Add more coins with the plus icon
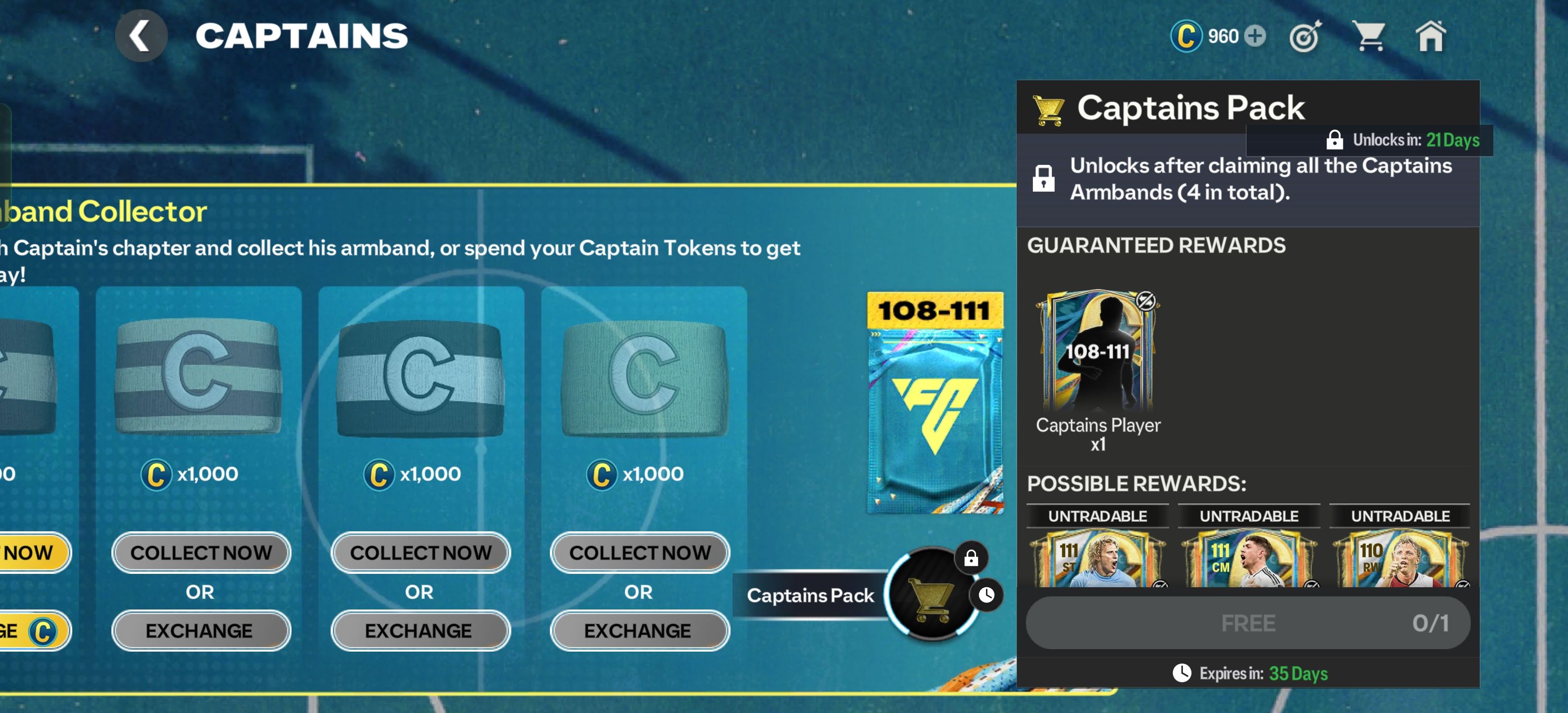The height and width of the screenshot is (713, 1568). (x=1255, y=36)
